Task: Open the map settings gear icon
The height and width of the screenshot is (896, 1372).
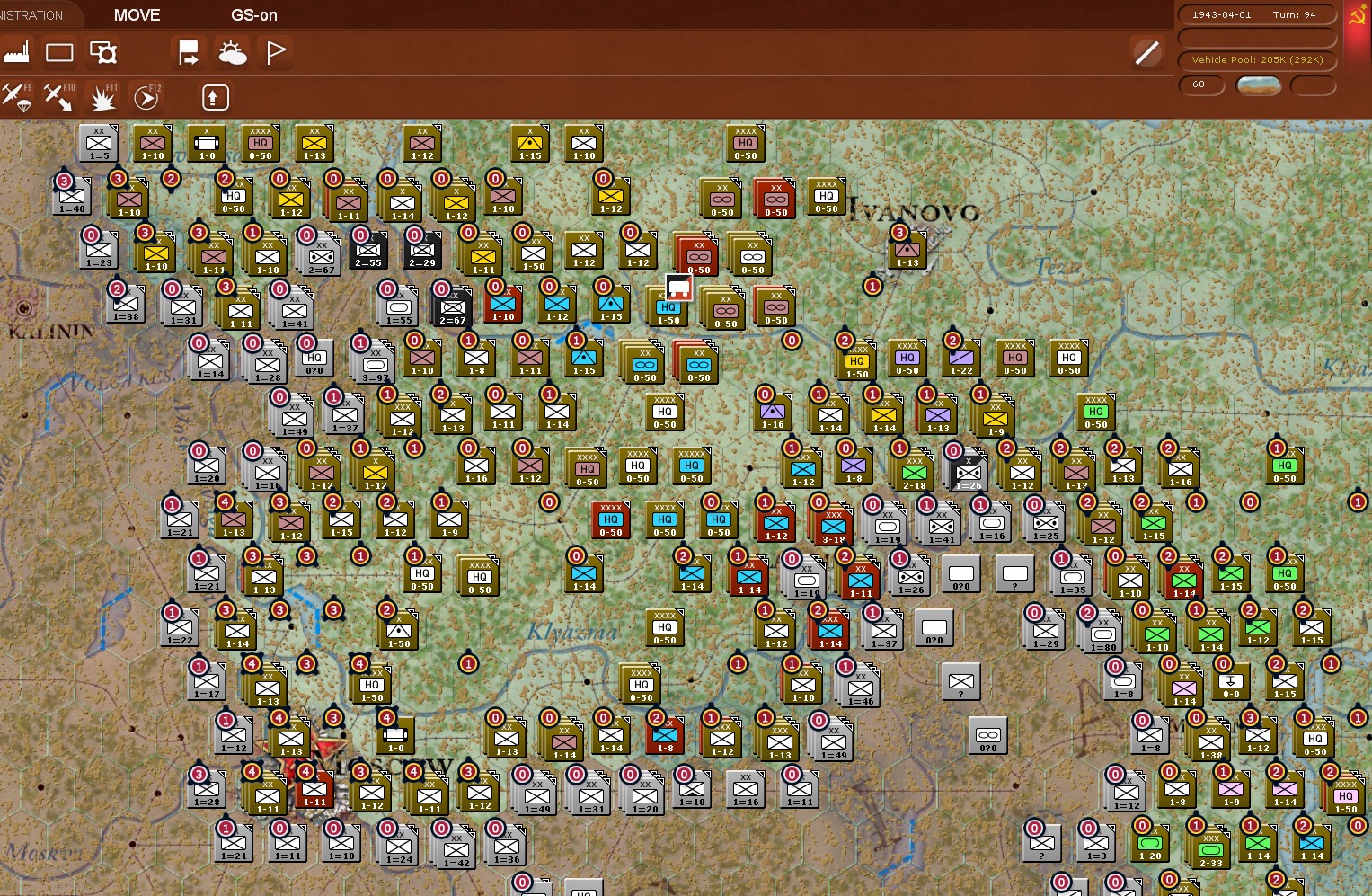Action: coord(104,52)
